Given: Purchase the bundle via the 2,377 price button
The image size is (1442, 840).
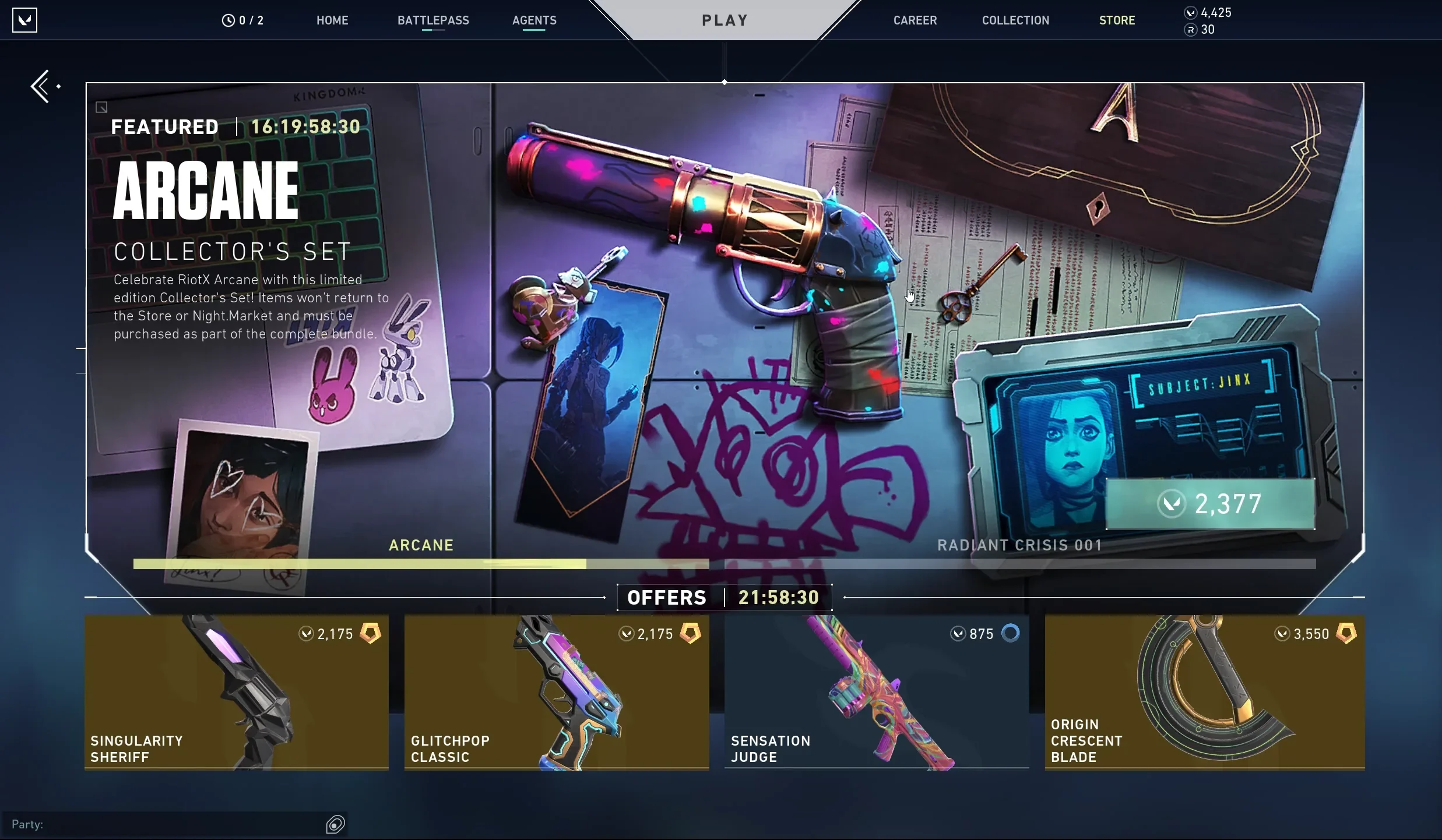Looking at the screenshot, I should (1211, 504).
